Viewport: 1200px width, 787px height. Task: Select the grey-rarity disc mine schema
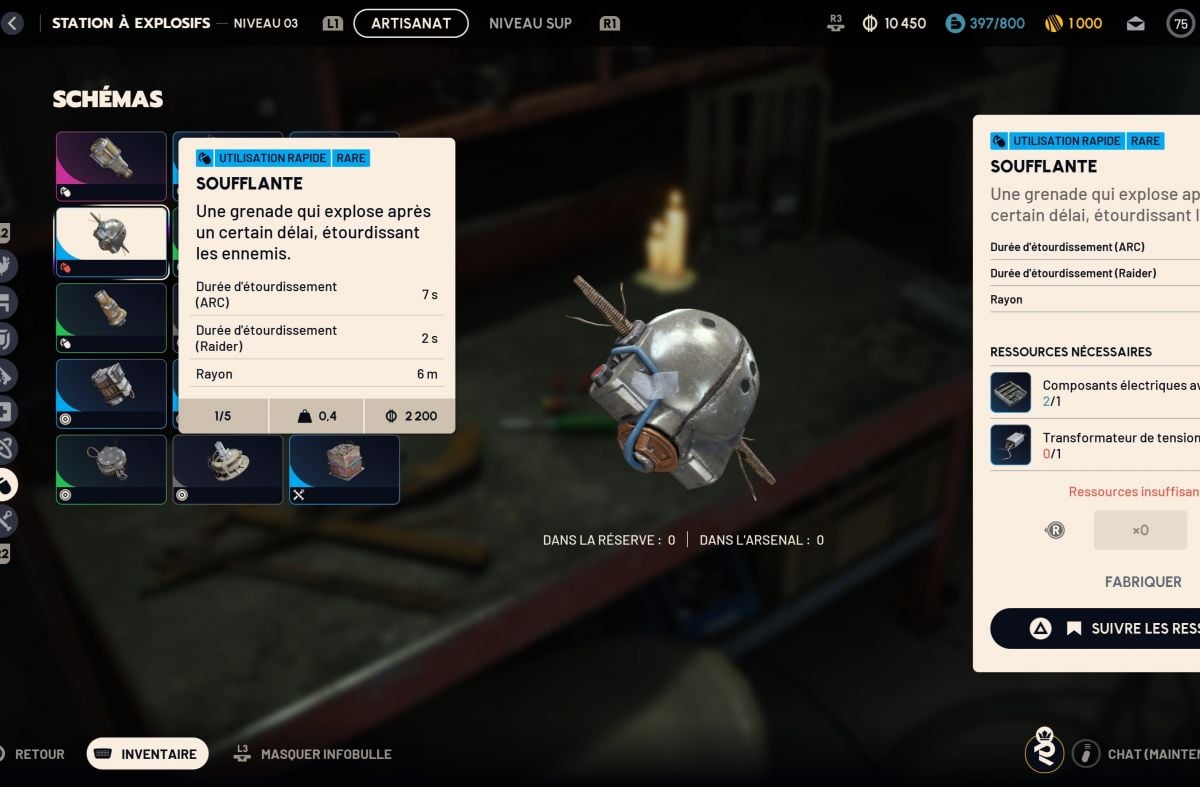click(x=228, y=469)
